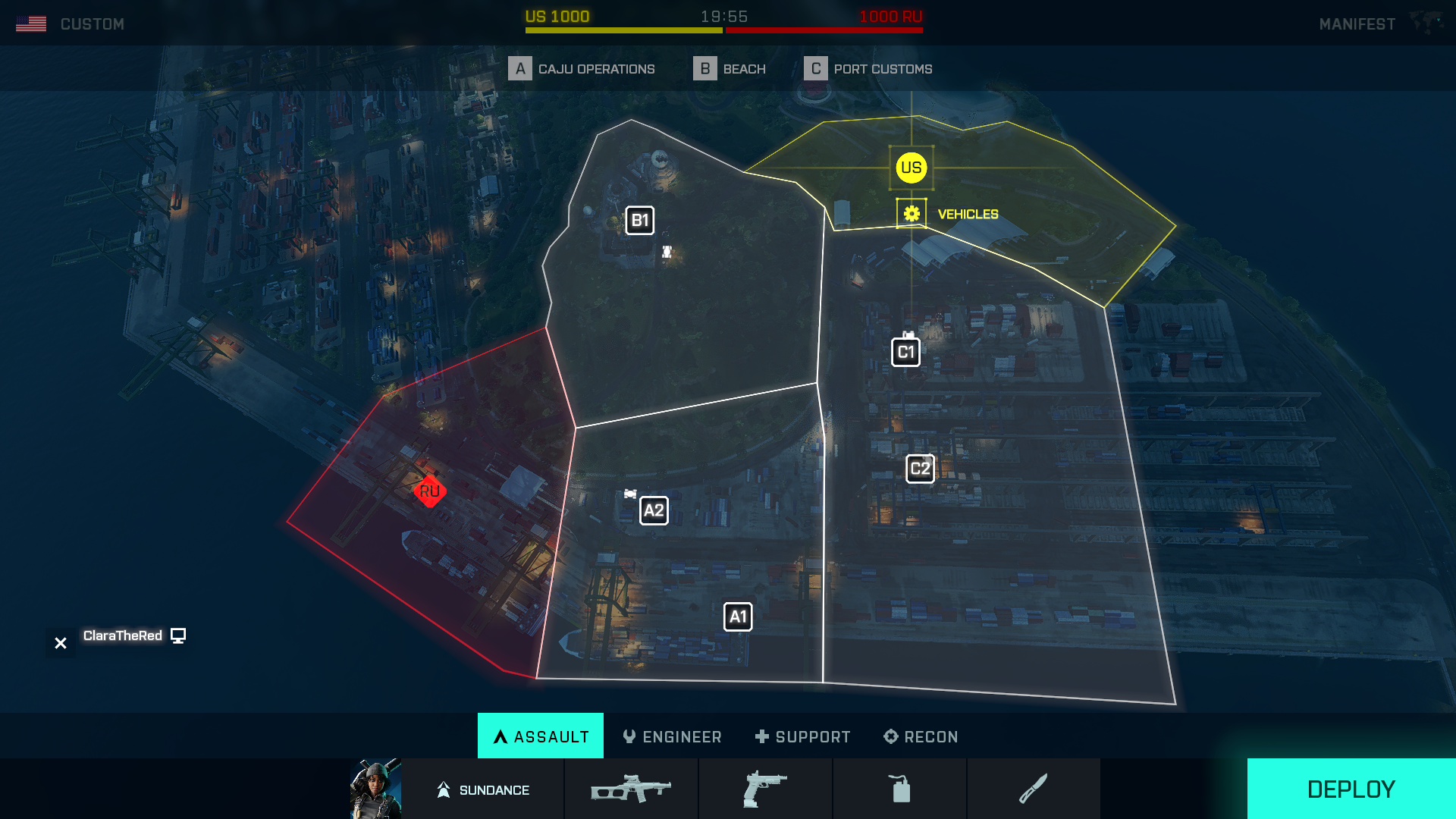1456x819 pixels.
Task: Select spawn point B1 on the map
Action: (x=639, y=221)
